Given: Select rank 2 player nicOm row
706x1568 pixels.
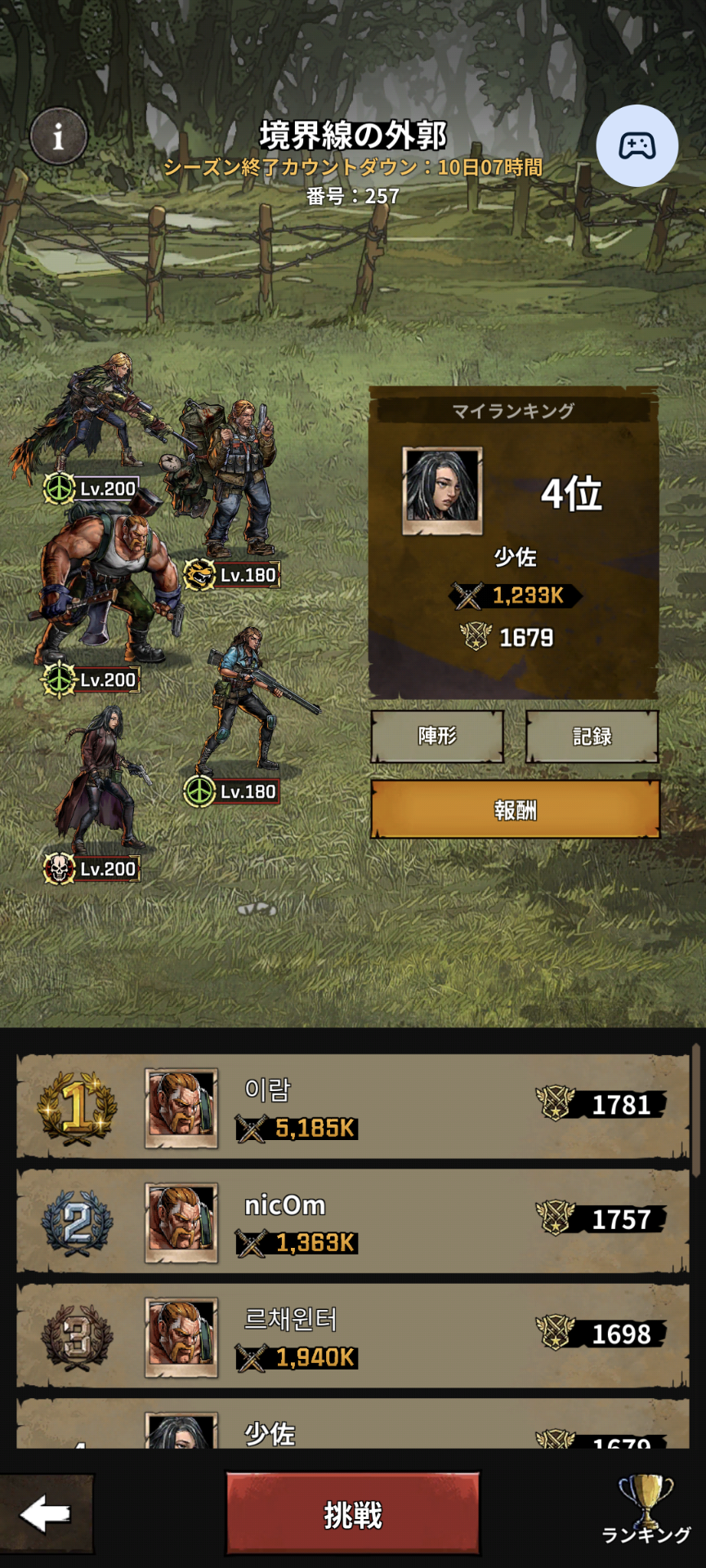Looking at the screenshot, I should click(x=353, y=1222).
